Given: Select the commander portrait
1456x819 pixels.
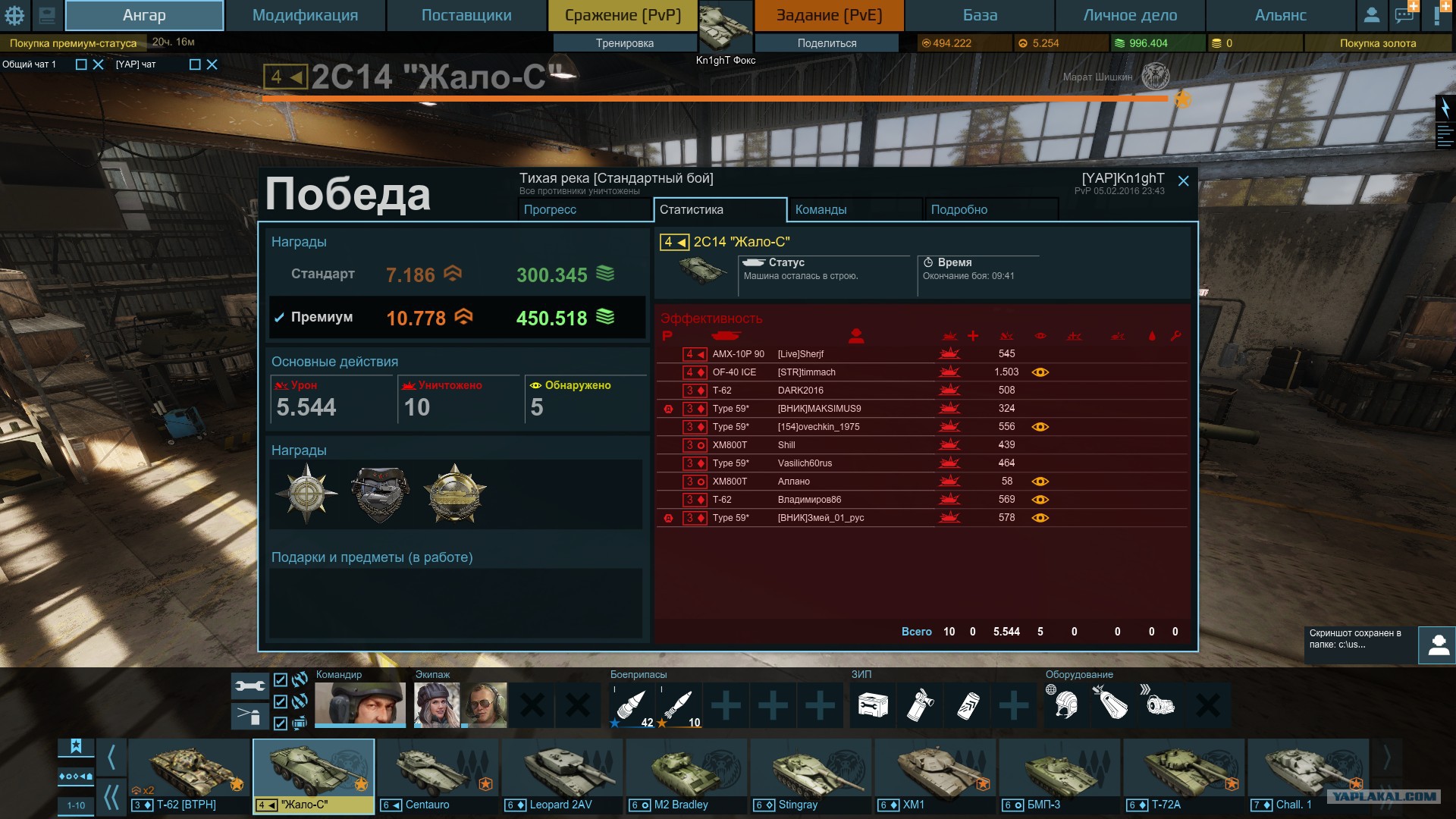Looking at the screenshot, I should click(x=359, y=704).
